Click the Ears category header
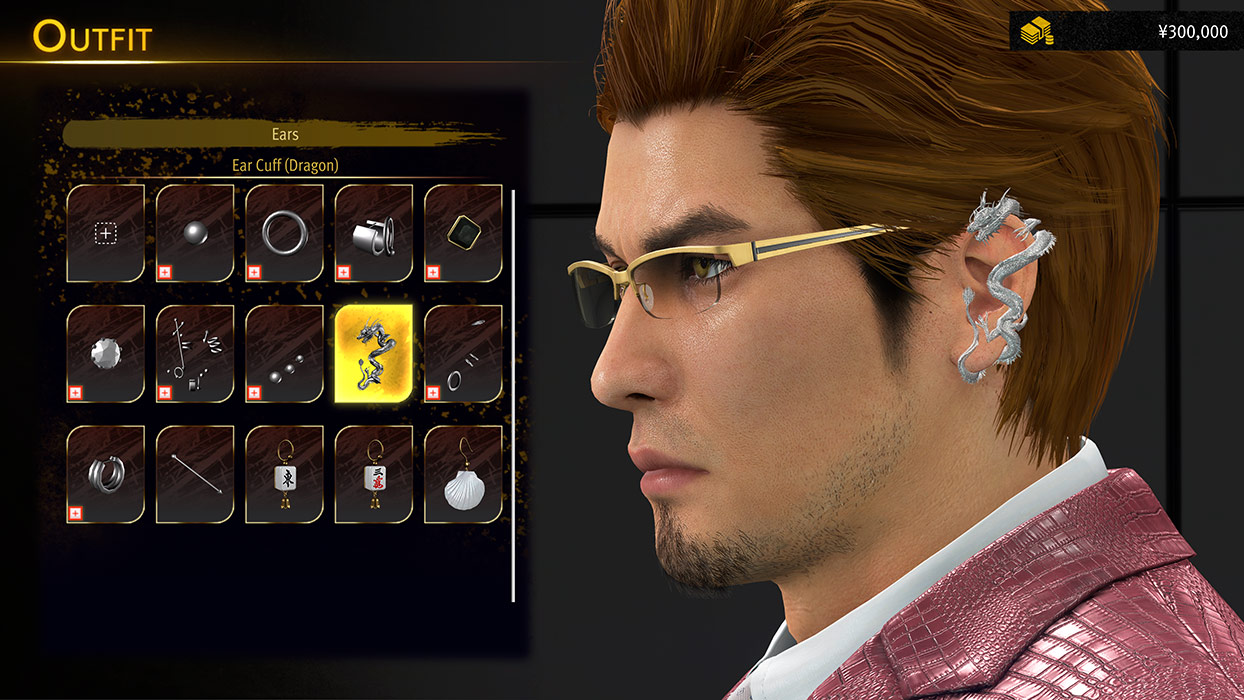Viewport: 1244px width, 700px height. tap(285, 134)
